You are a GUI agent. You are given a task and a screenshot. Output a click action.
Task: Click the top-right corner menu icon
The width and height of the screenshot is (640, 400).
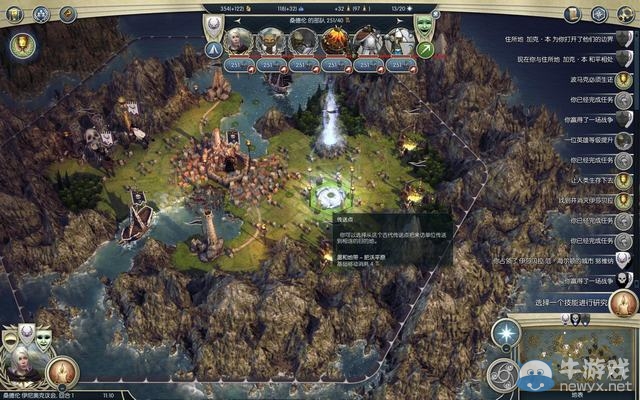point(627,14)
